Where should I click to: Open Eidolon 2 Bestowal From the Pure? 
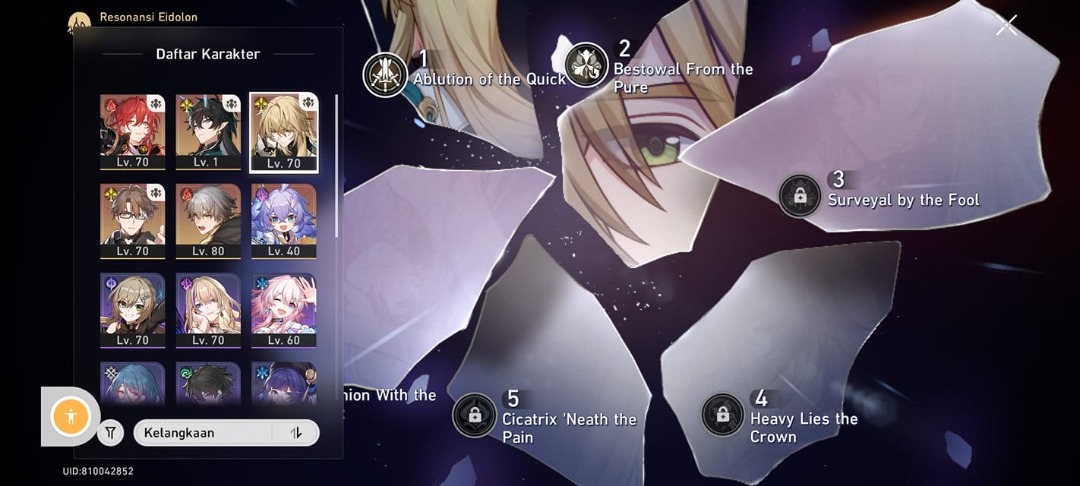tap(586, 65)
